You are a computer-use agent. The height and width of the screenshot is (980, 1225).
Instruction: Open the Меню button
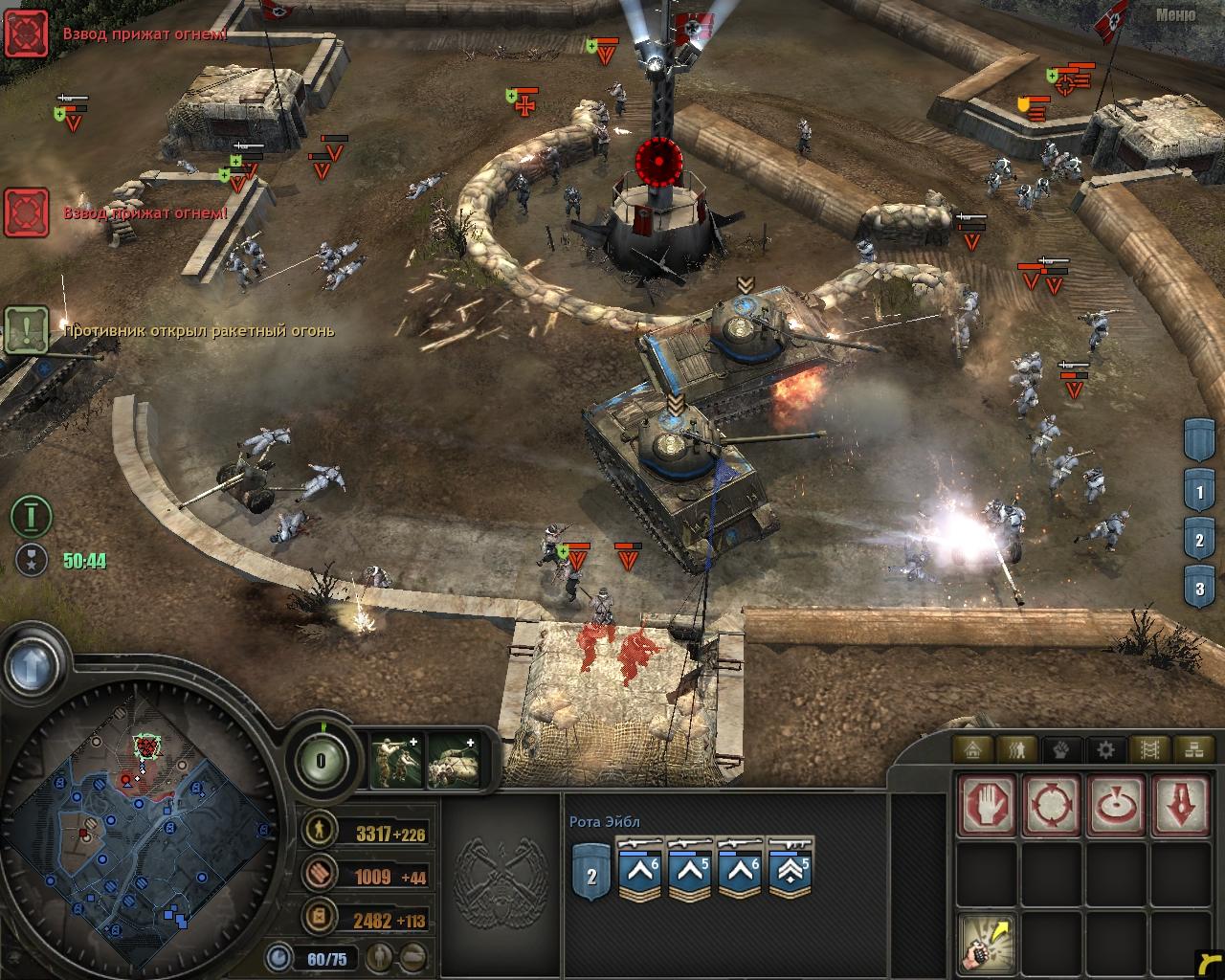(x=1175, y=14)
